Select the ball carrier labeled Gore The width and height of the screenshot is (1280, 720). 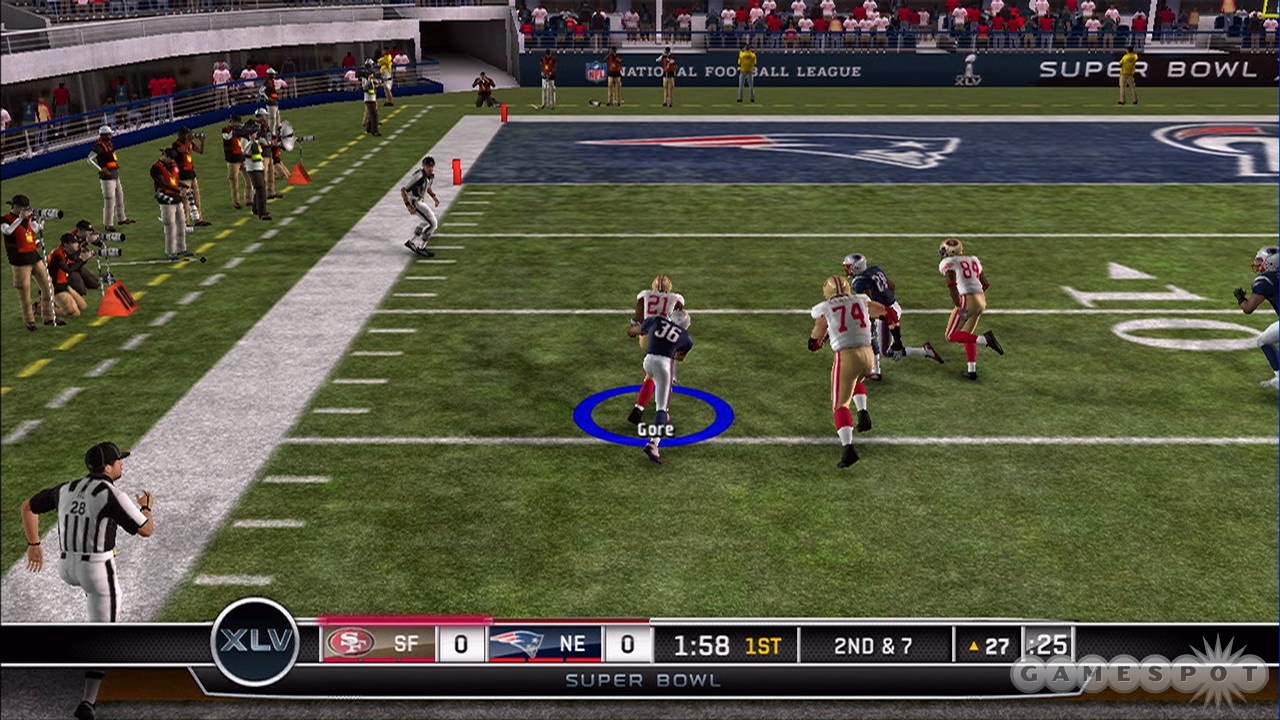pos(660,370)
